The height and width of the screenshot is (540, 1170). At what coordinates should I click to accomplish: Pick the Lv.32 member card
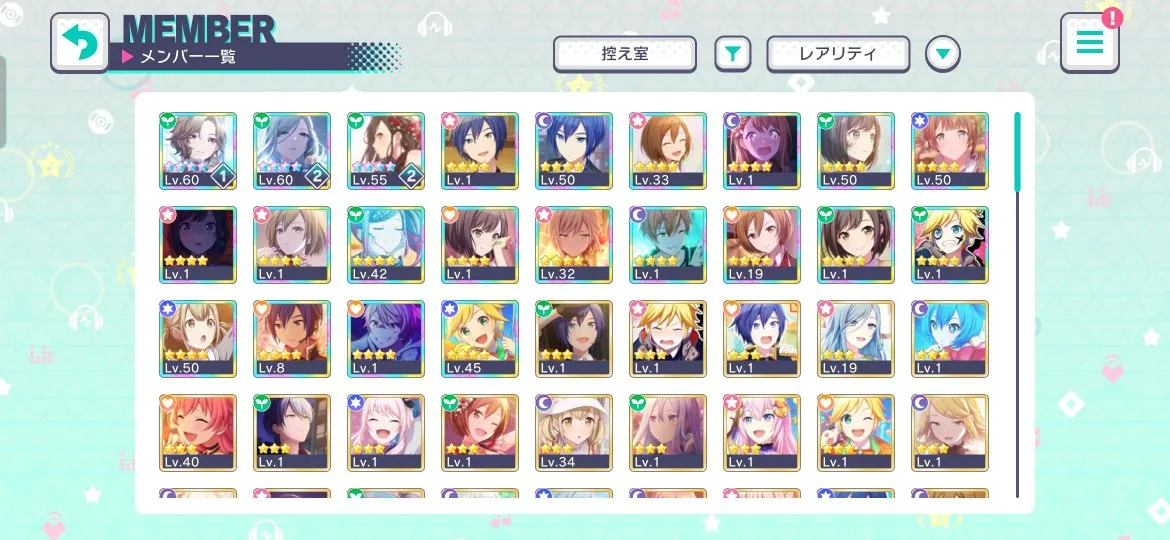(x=574, y=245)
